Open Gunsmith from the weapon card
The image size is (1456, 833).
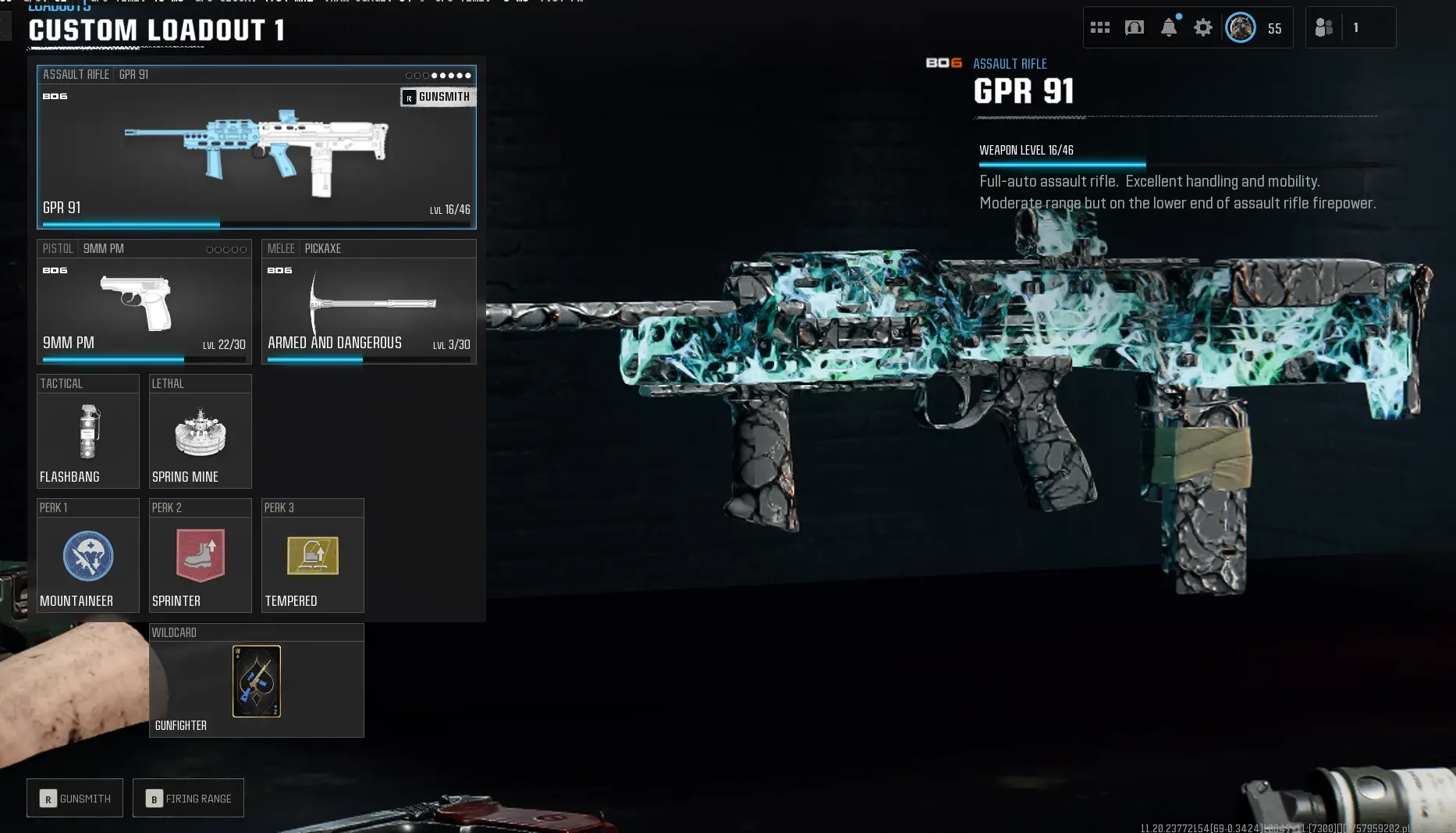438,97
